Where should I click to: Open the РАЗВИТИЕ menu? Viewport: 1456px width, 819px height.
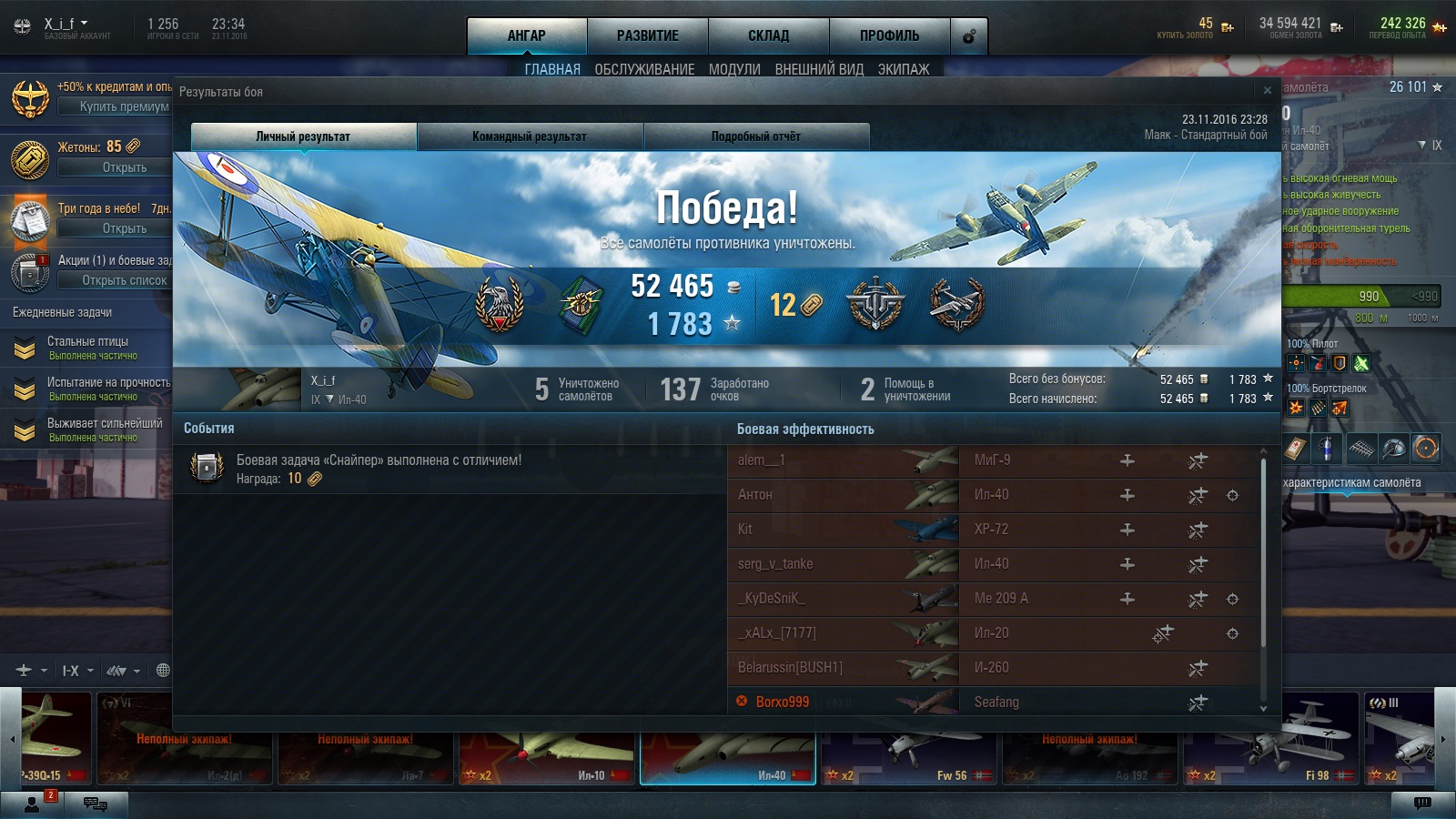click(x=647, y=35)
